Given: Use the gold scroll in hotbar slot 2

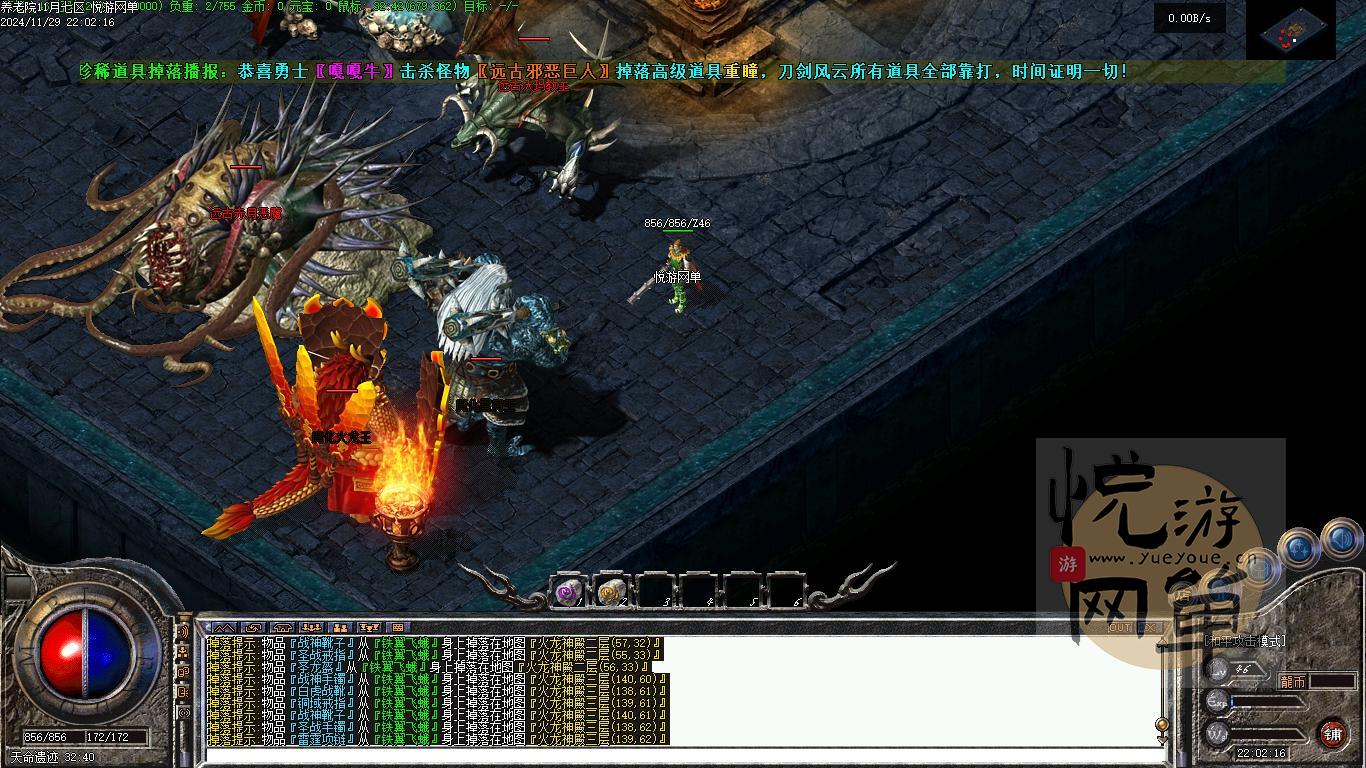Looking at the screenshot, I should pos(611,592).
